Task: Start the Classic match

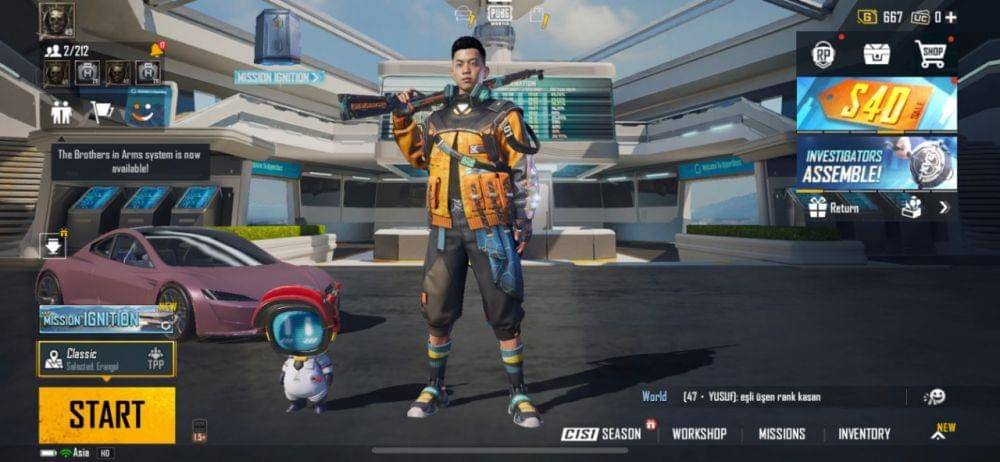Action: click(x=107, y=414)
